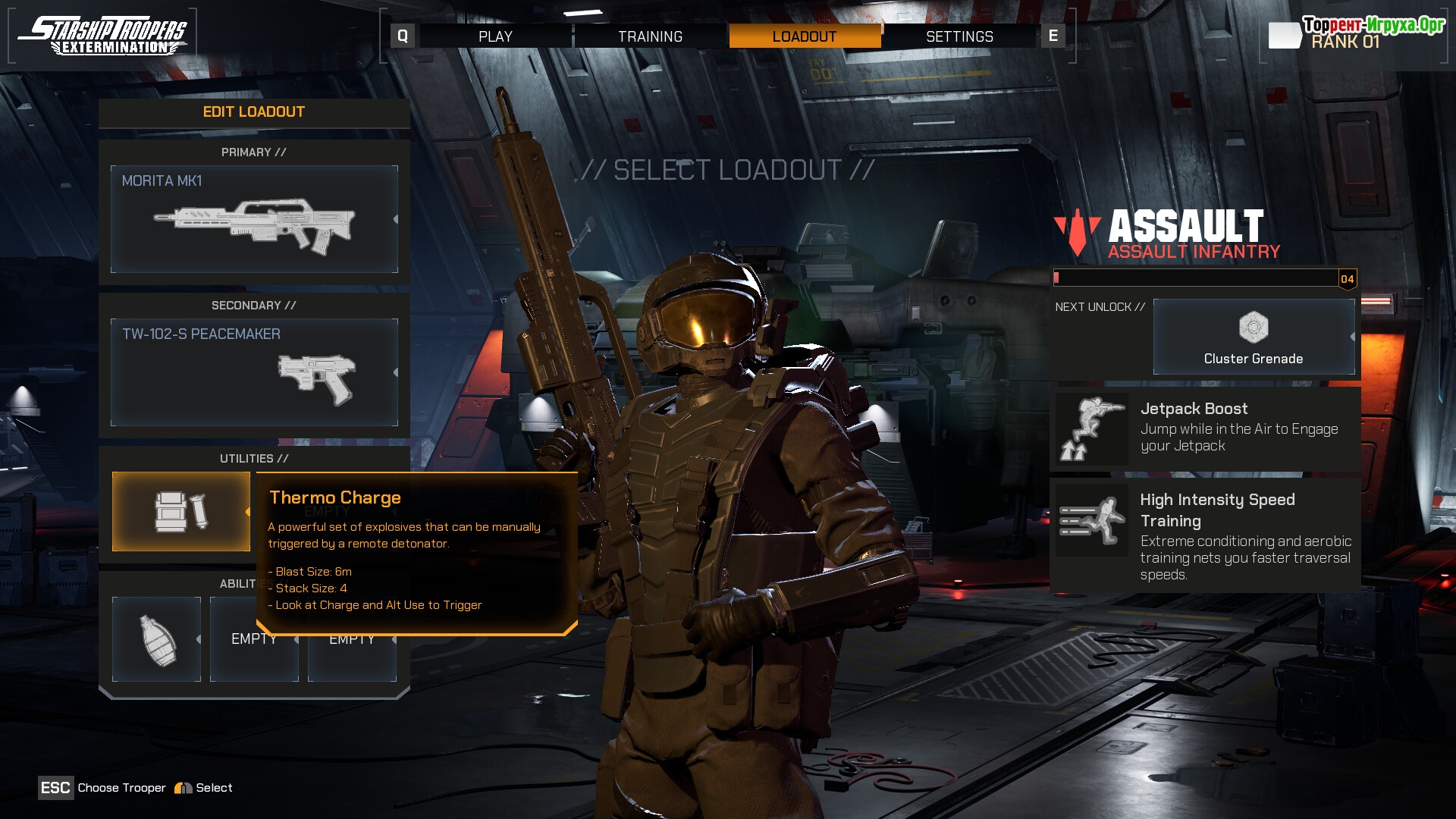Click the Edit Loadout header
1456x819 pixels.
pyautogui.click(x=254, y=112)
